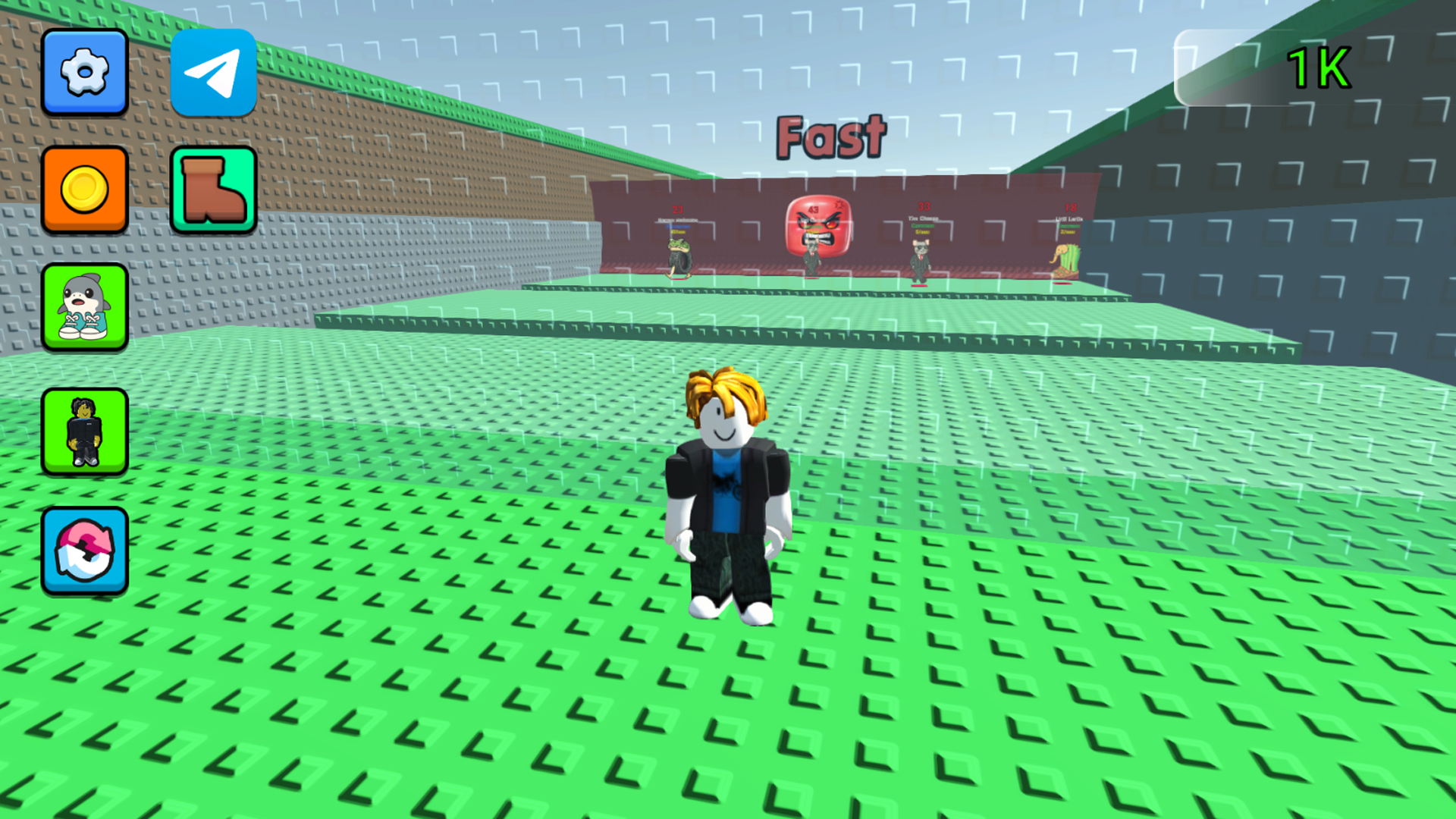Image resolution: width=1456 pixels, height=819 pixels.
Task: Click the level 43 above the boss
Action: 813,208
